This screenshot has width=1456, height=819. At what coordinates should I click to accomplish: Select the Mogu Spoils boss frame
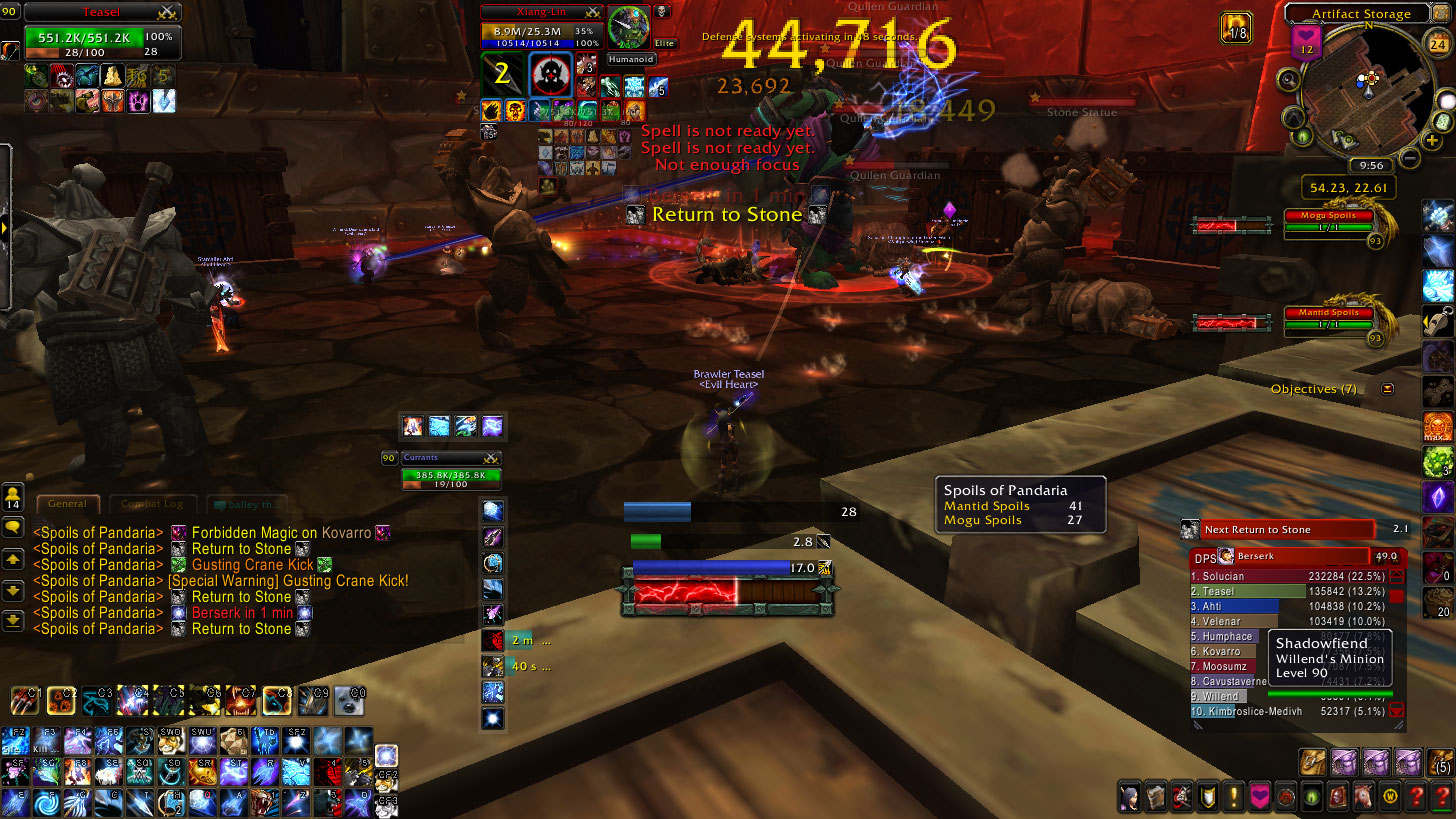tap(1329, 221)
